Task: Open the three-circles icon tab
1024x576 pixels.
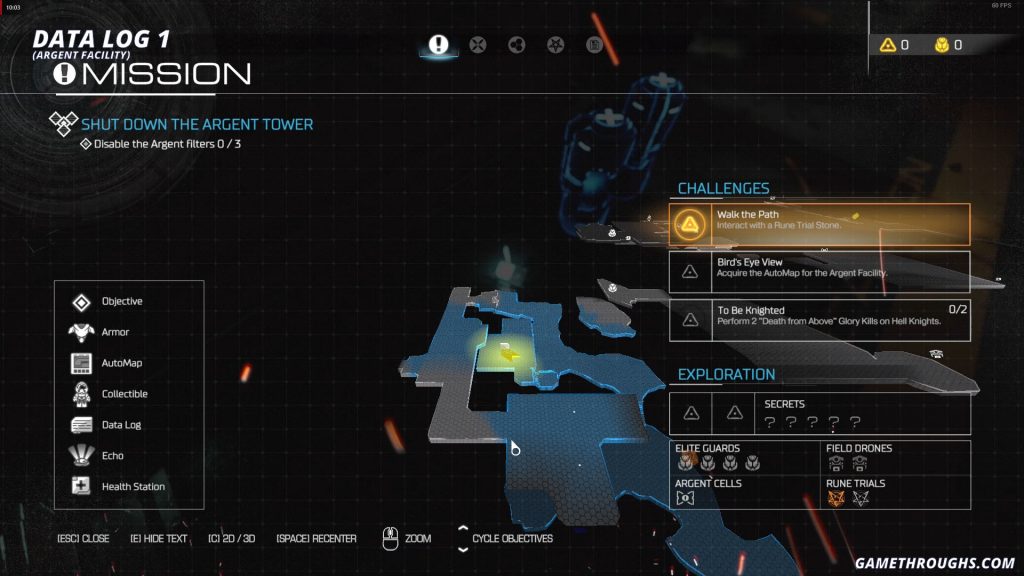Action: [x=517, y=44]
